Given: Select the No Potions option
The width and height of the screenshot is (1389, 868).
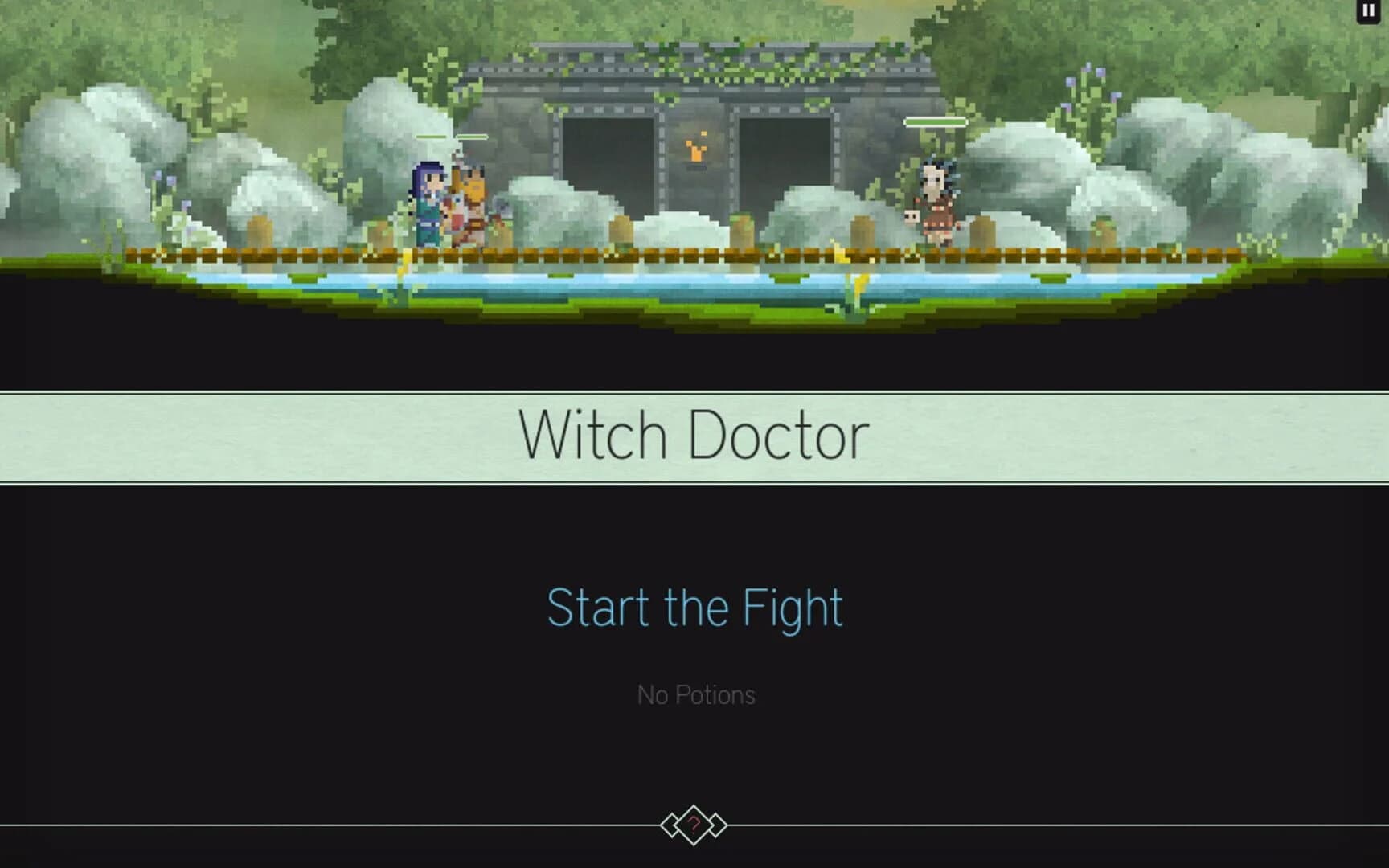Looking at the screenshot, I should pos(694,694).
